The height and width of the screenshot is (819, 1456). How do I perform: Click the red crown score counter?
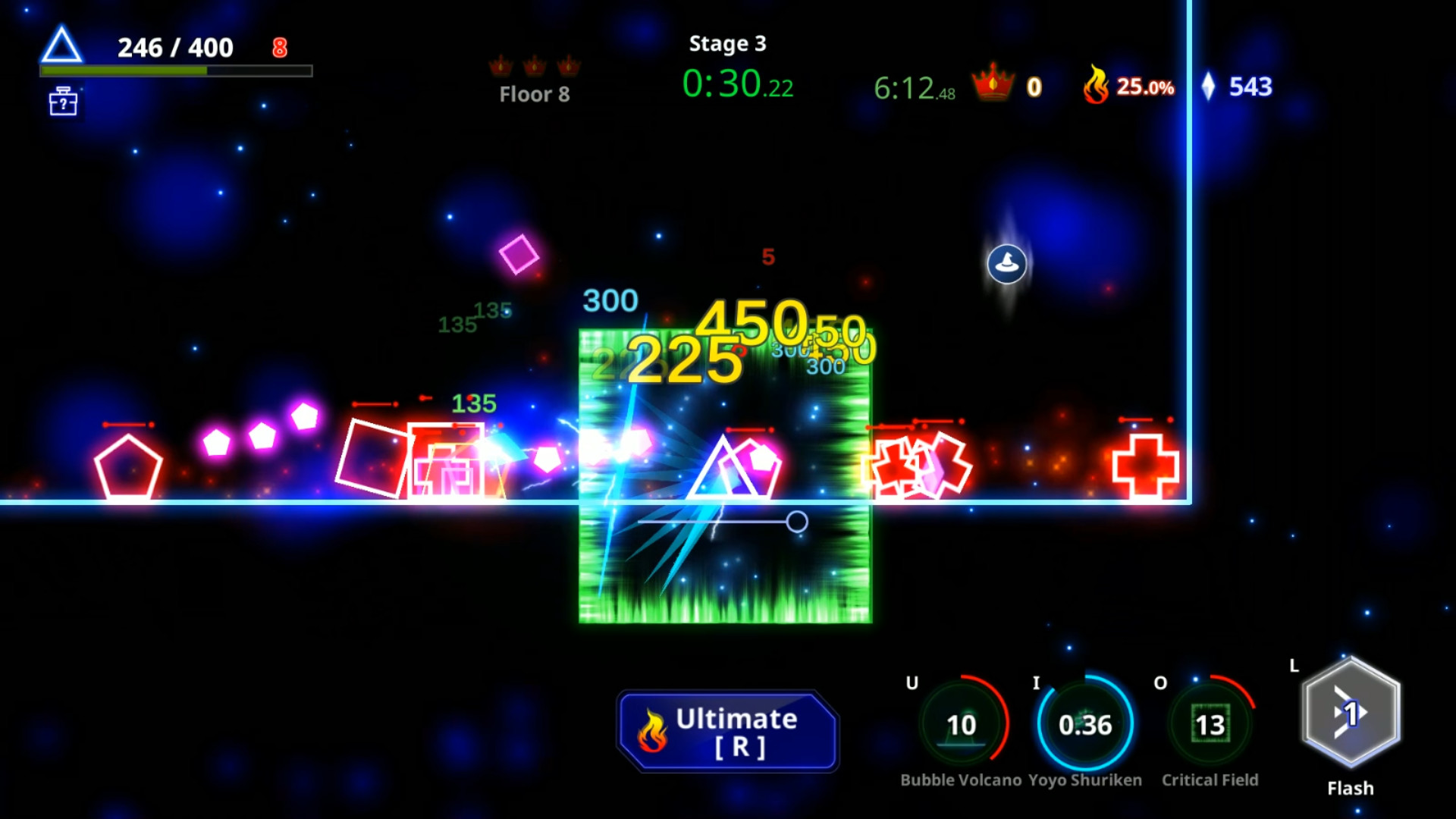pyautogui.click(x=1009, y=85)
